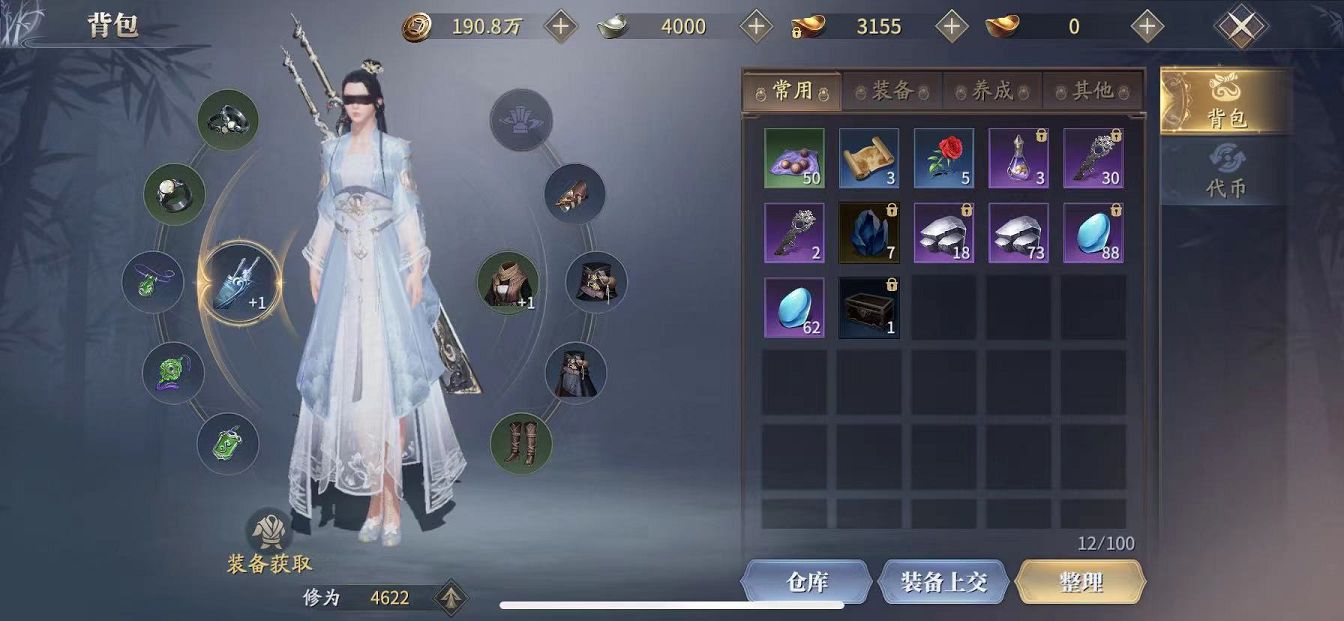Select the scroll item with count 3
This screenshot has width=1344, height=621.
[x=869, y=158]
